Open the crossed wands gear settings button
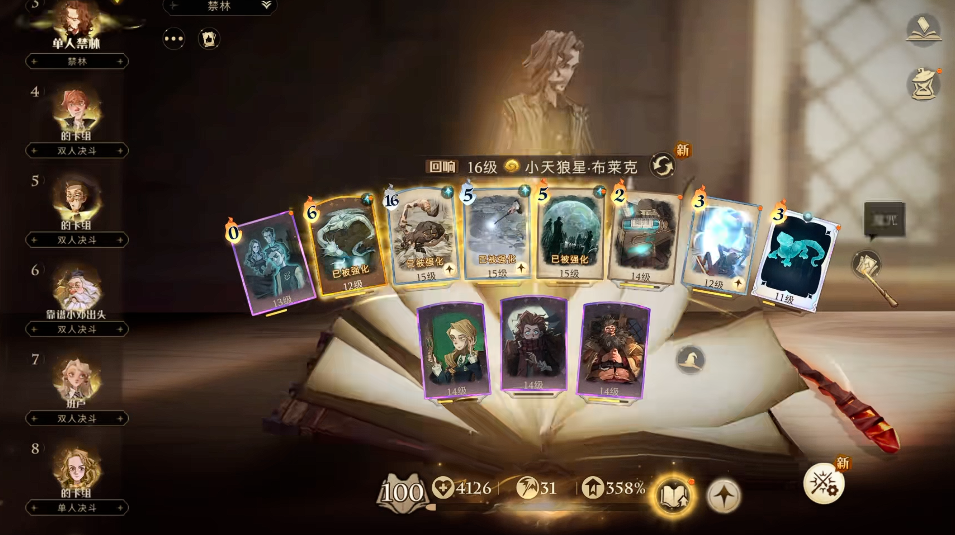This screenshot has height=535, width=955. (825, 484)
